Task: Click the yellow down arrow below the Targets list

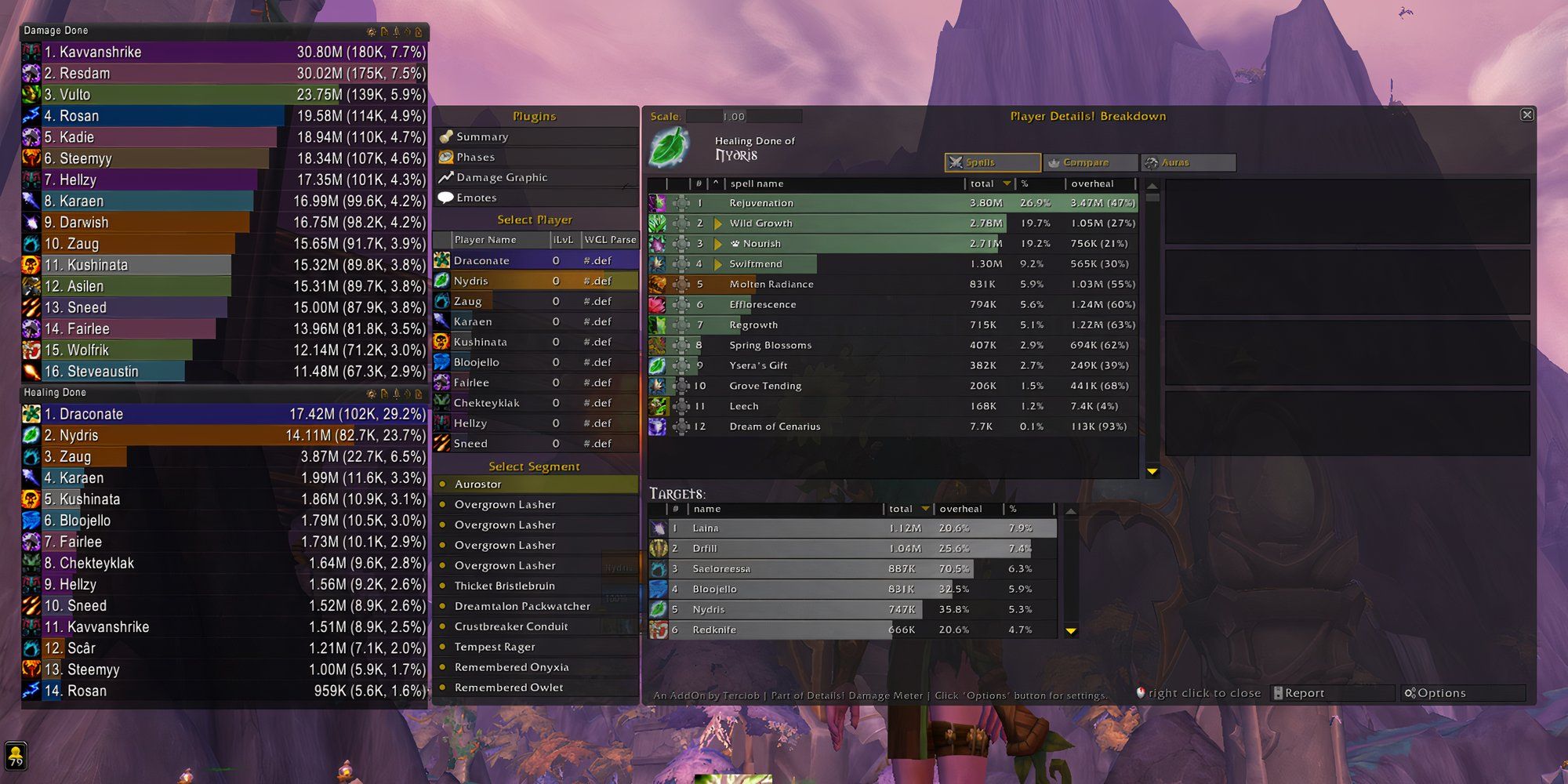Action: (x=1072, y=630)
